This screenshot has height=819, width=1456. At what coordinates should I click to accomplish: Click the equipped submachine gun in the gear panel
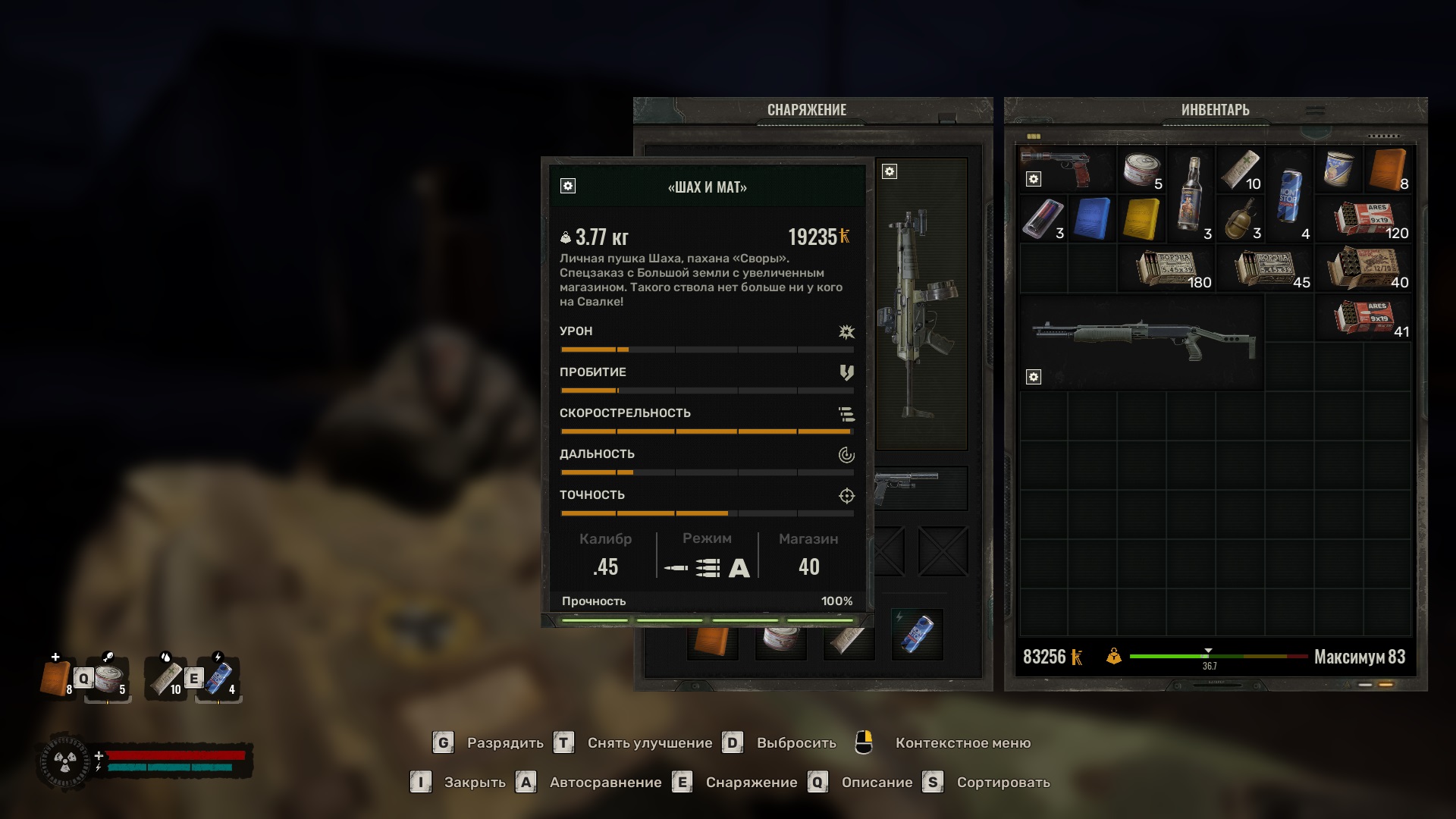tap(921, 303)
